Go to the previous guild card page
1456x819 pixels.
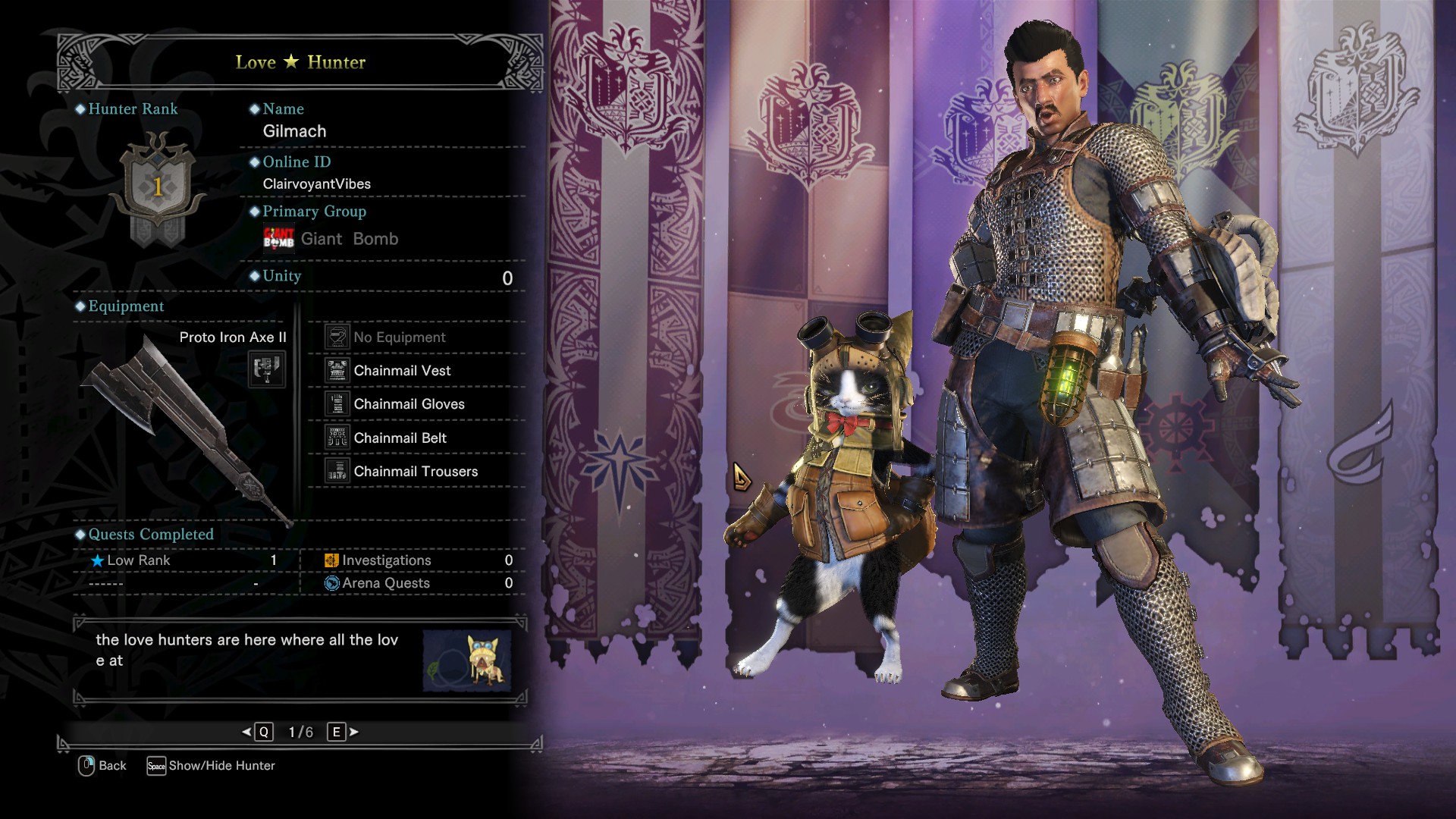(x=258, y=732)
